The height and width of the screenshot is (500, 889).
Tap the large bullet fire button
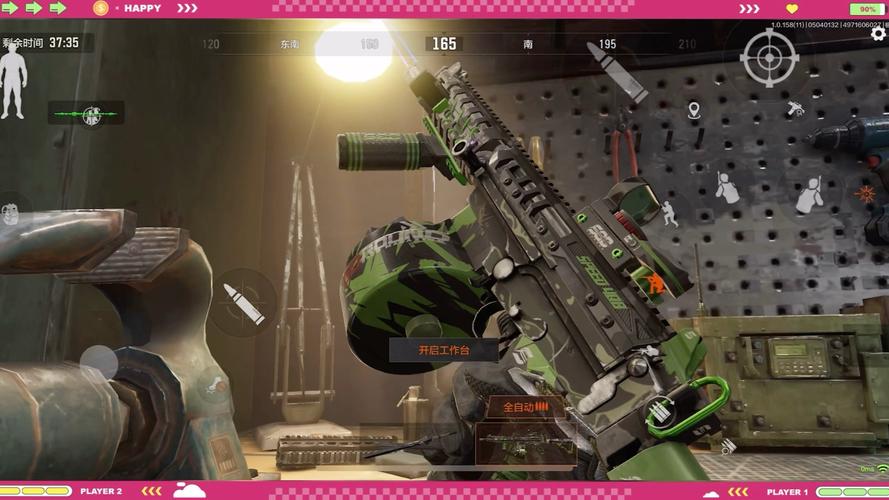click(x=614, y=68)
